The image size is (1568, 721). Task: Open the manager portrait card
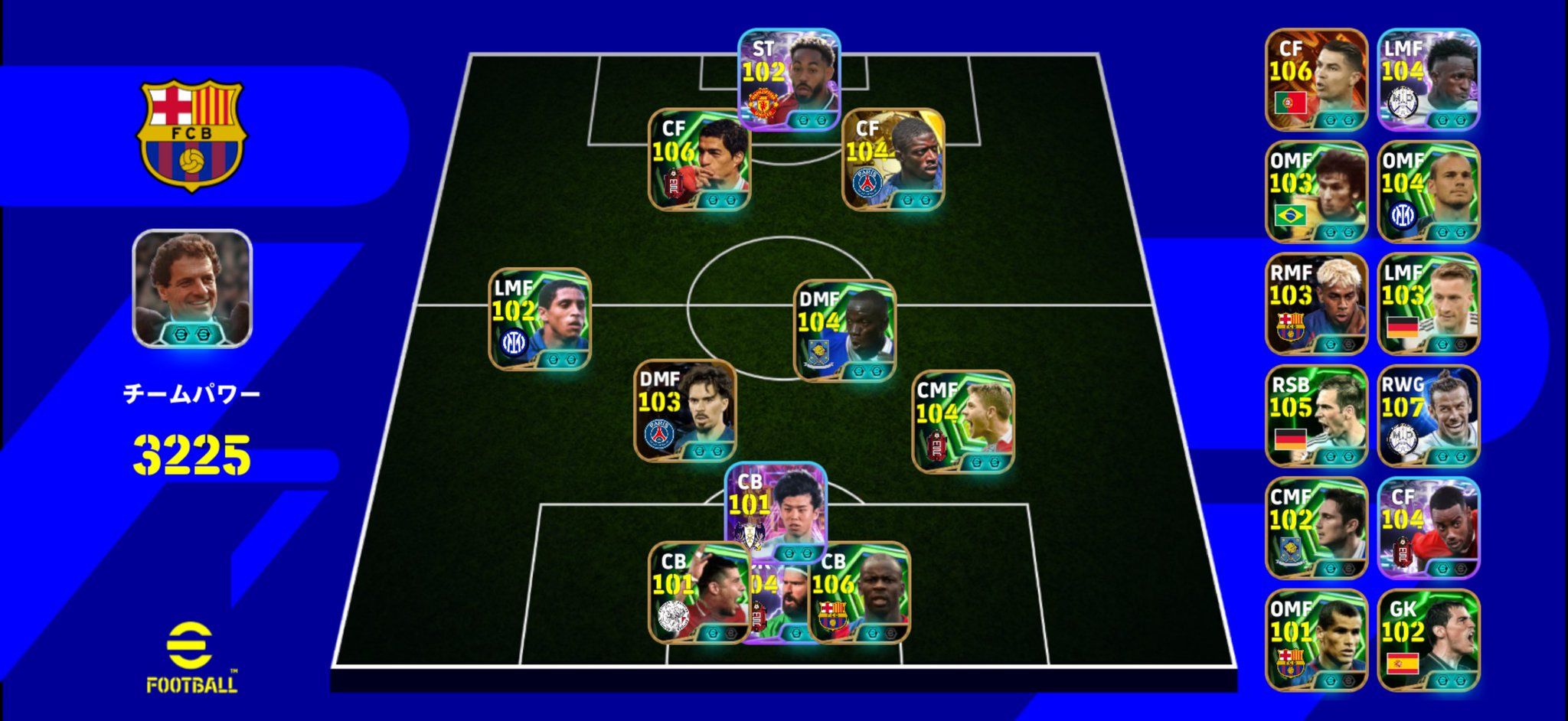(x=192, y=289)
